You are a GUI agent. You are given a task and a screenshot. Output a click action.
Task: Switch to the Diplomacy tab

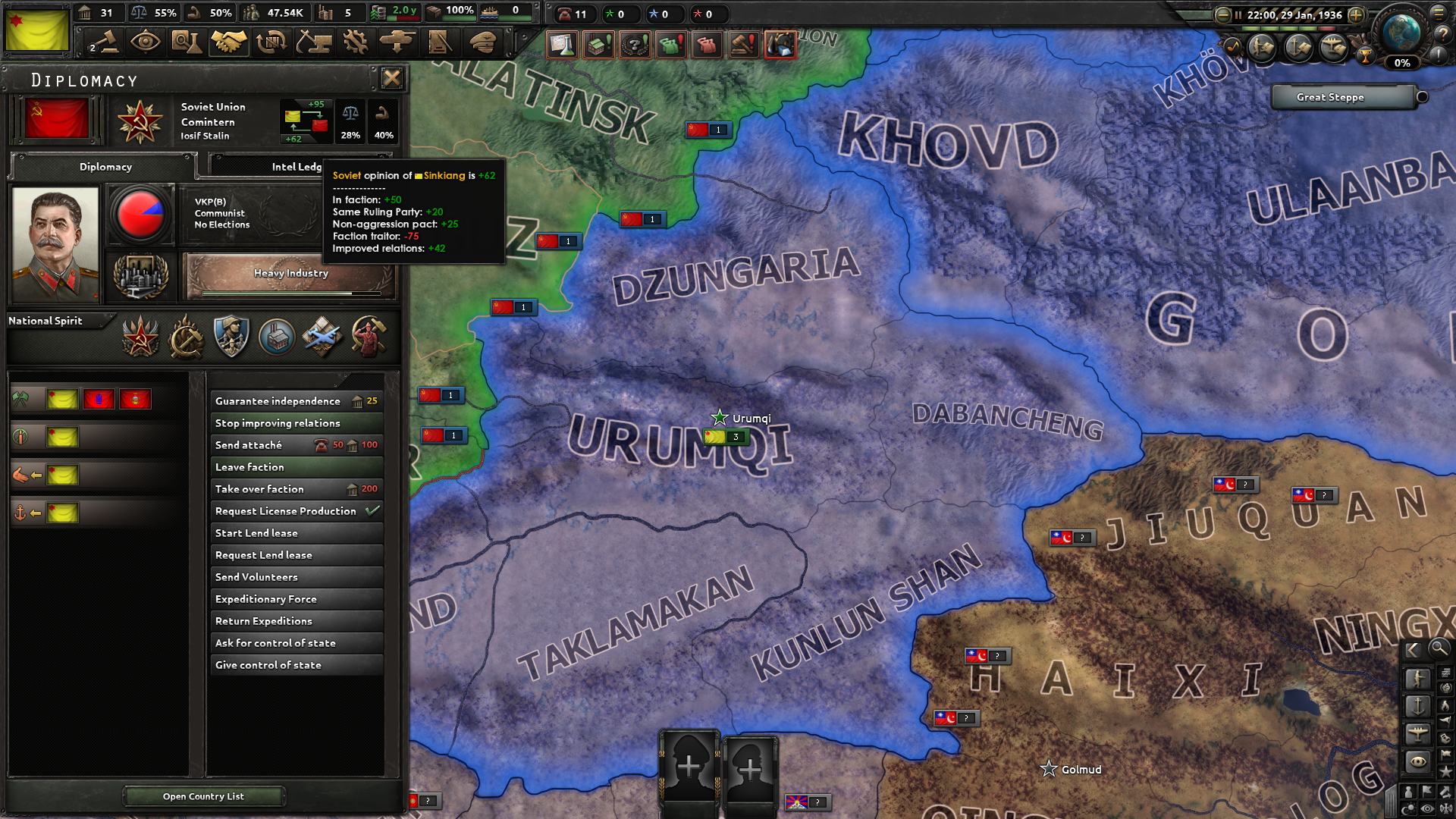pyautogui.click(x=104, y=166)
